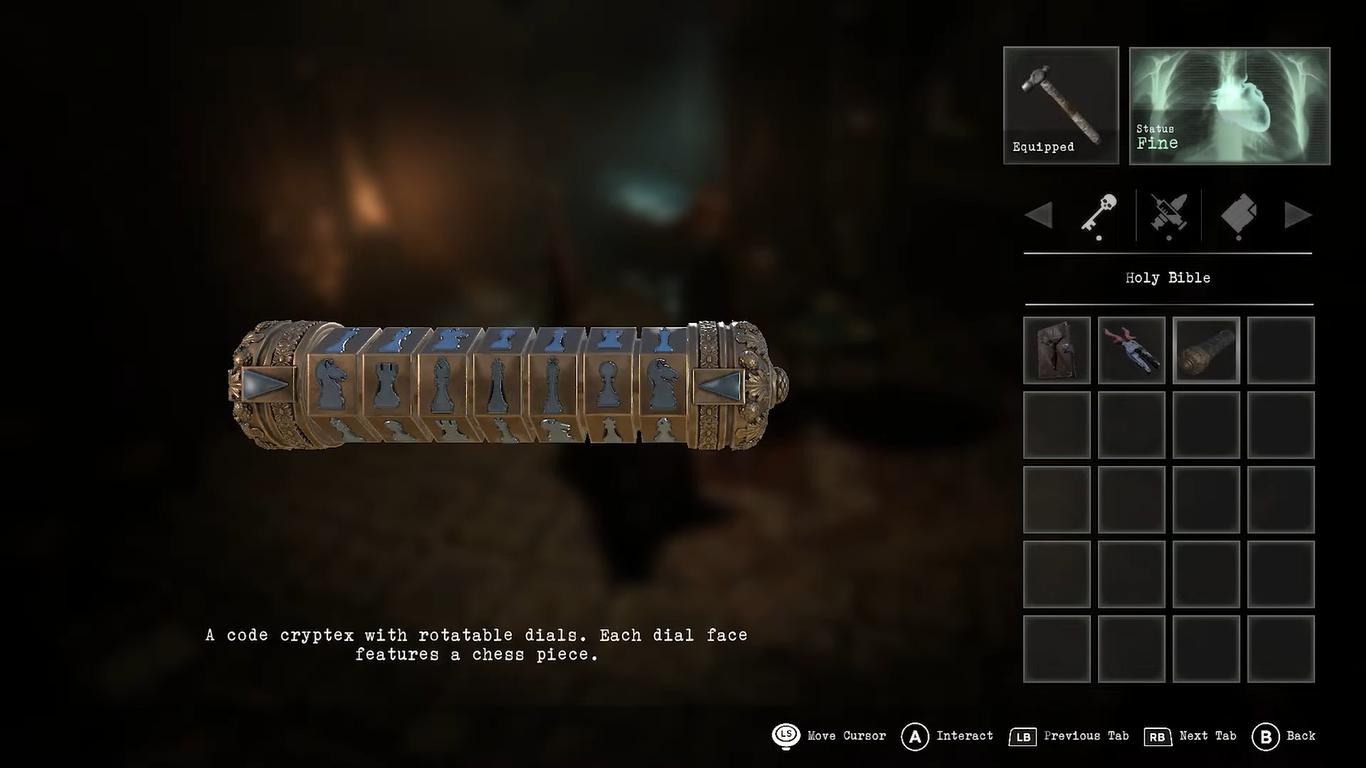
Task: Open the skull key items tab
Action: click(x=1099, y=214)
